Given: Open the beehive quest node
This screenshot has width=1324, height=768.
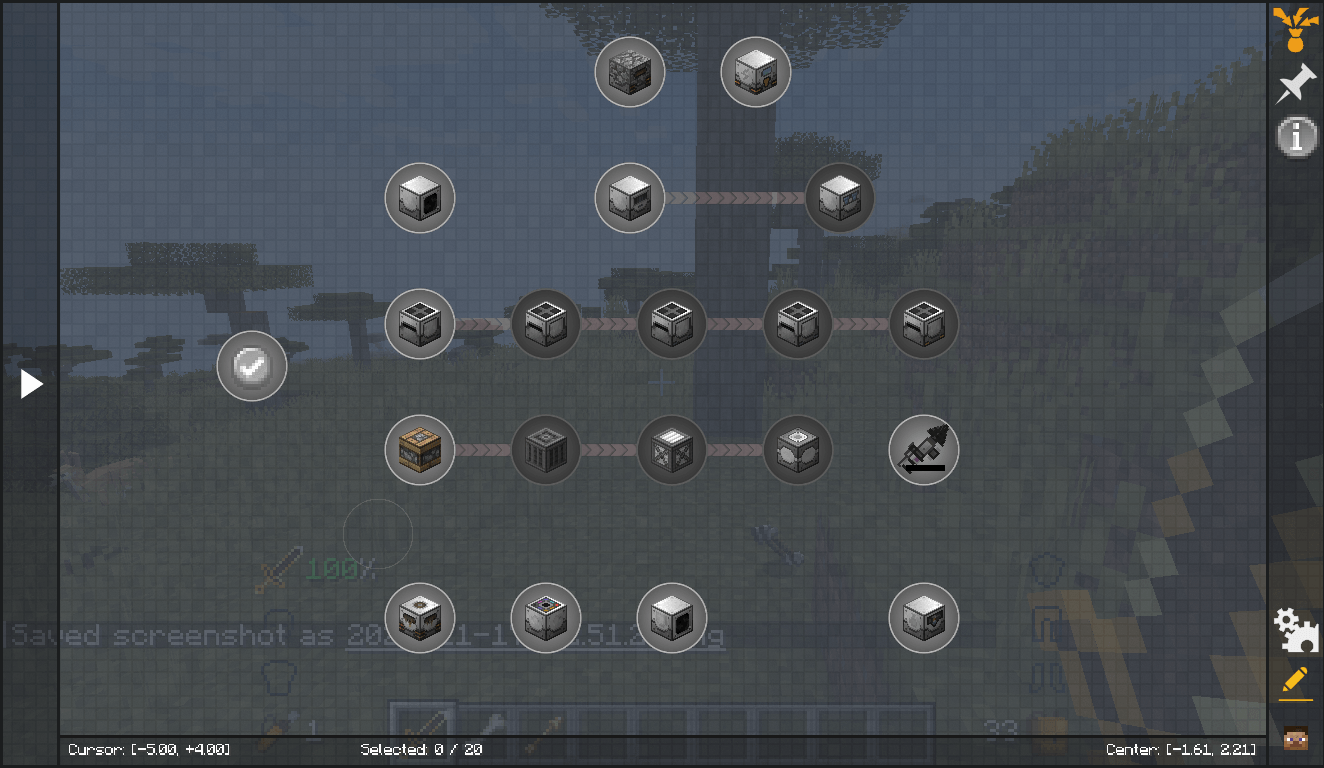Looking at the screenshot, I should (419, 450).
